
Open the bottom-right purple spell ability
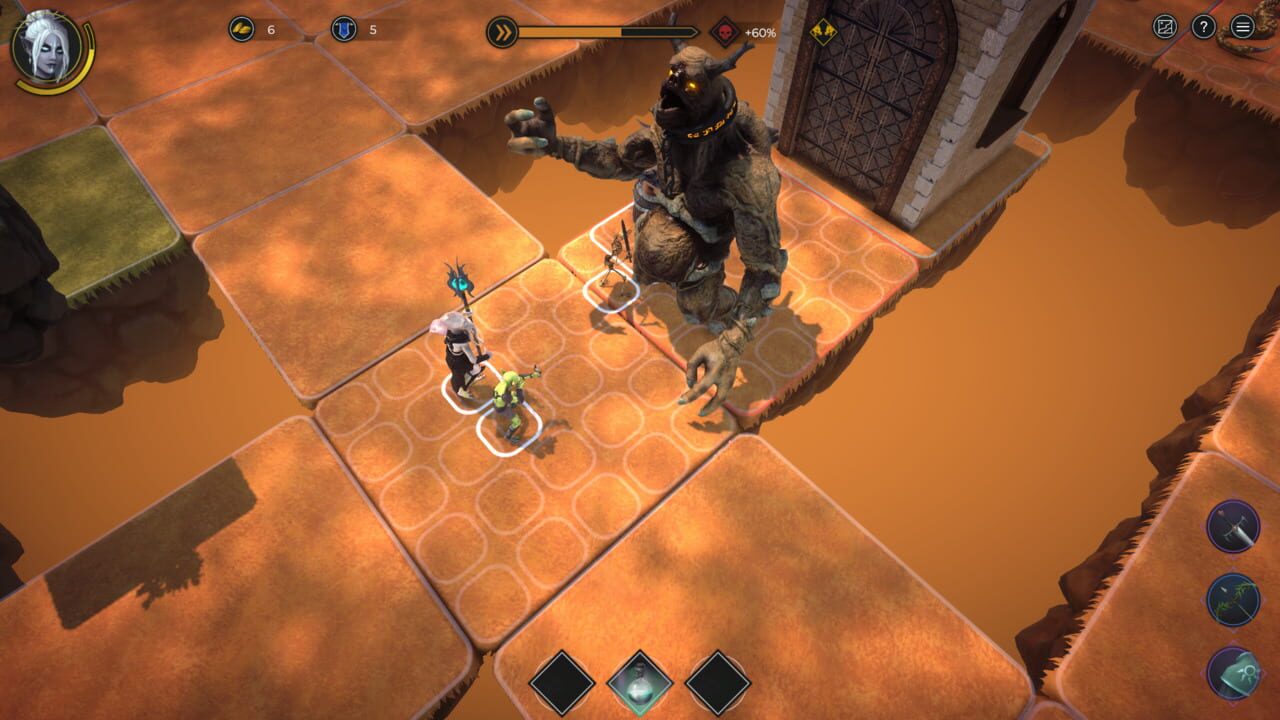(x=1233, y=670)
